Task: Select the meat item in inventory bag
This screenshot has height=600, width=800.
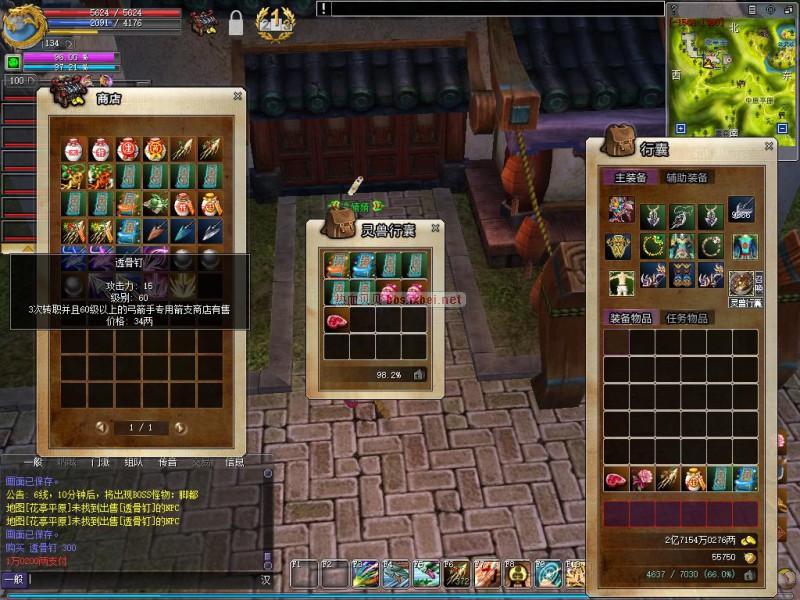Action: [616, 478]
